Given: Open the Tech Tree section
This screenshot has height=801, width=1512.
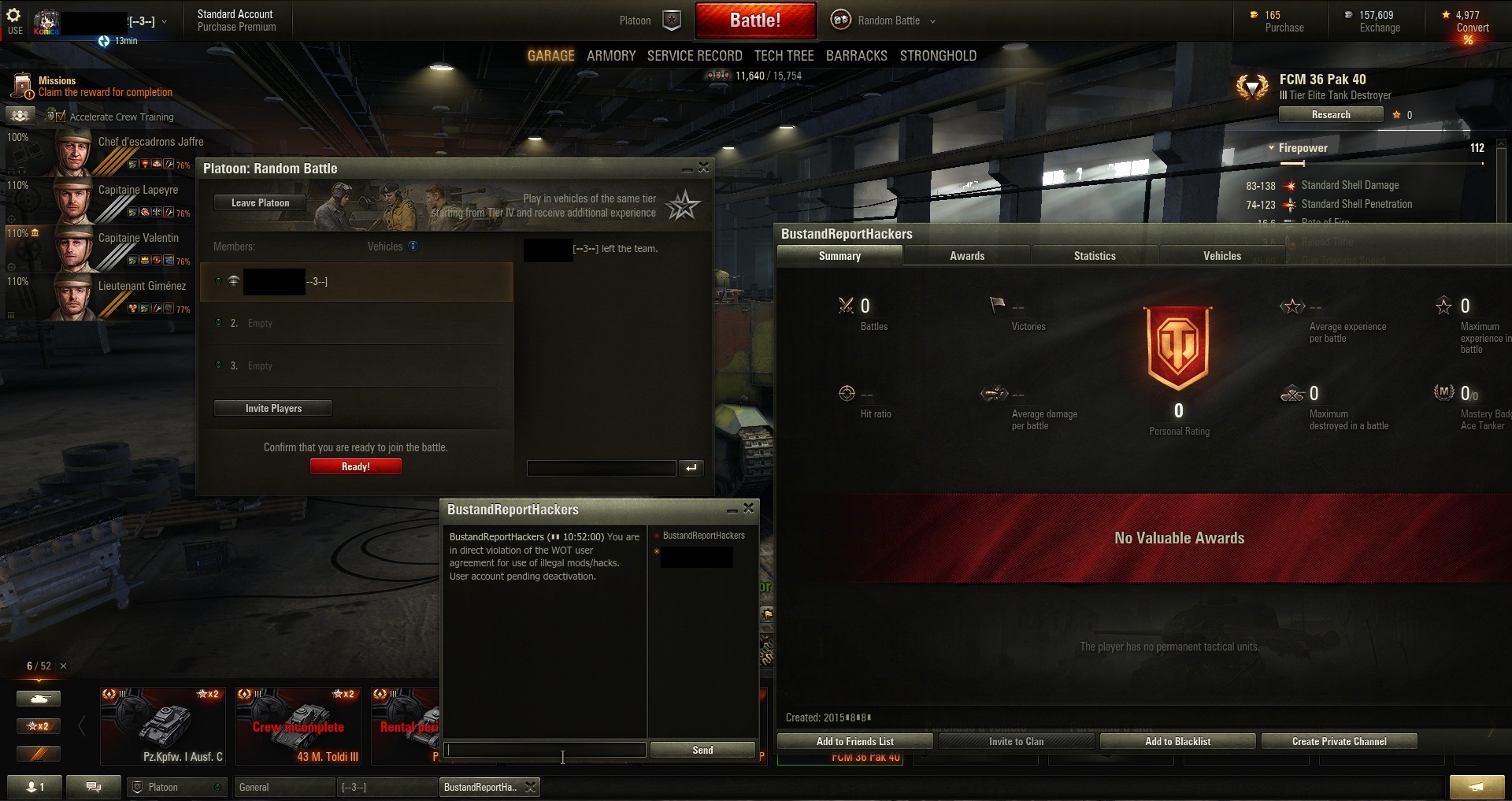Looking at the screenshot, I should point(784,56).
